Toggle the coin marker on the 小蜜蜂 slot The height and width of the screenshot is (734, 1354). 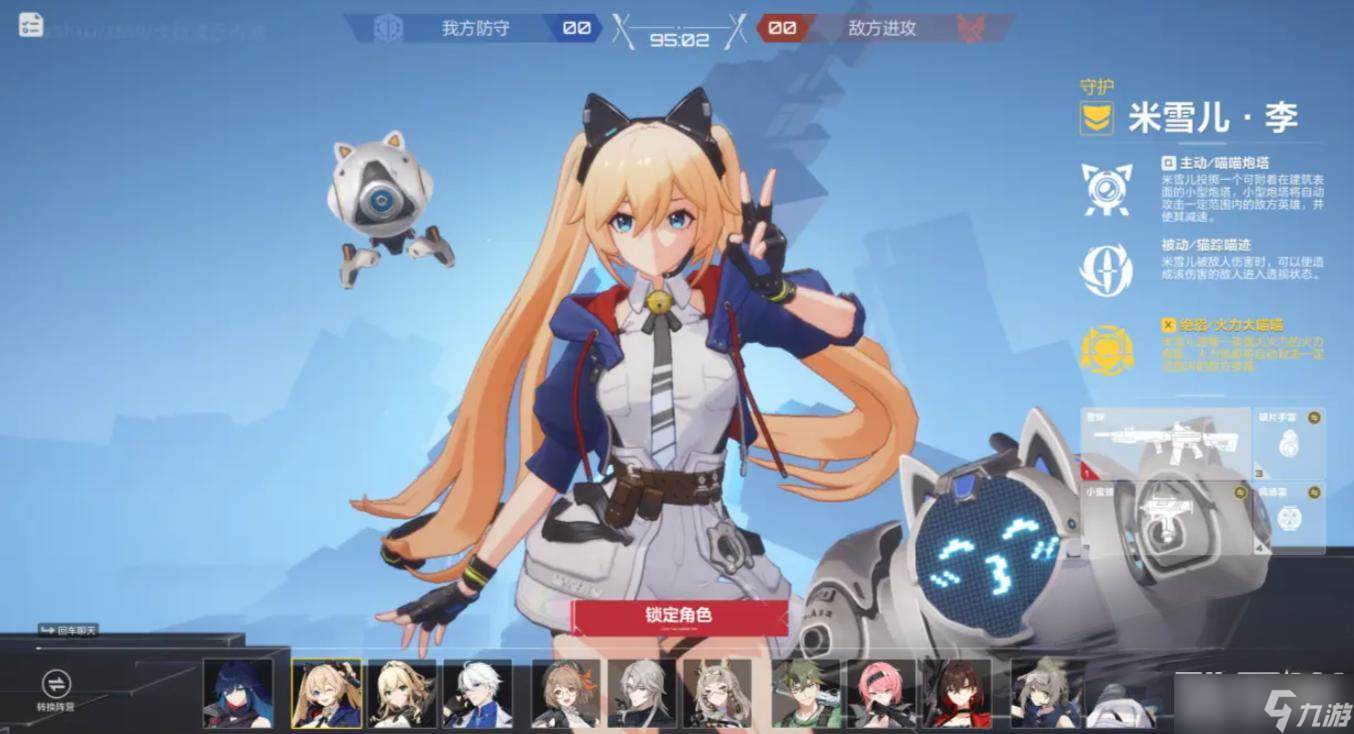tap(1240, 493)
